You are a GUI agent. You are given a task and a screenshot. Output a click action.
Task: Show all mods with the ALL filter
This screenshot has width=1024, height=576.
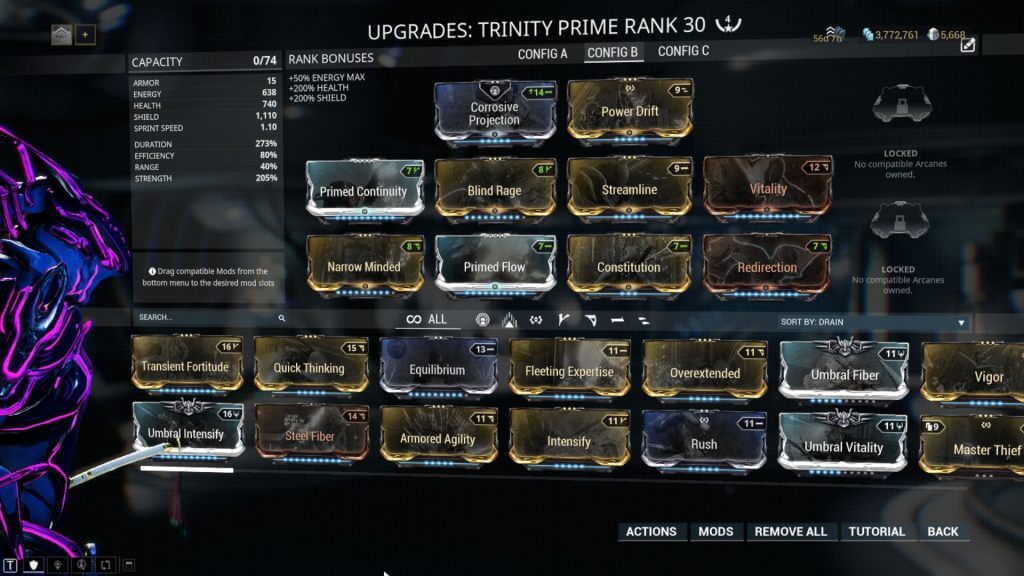pos(427,320)
